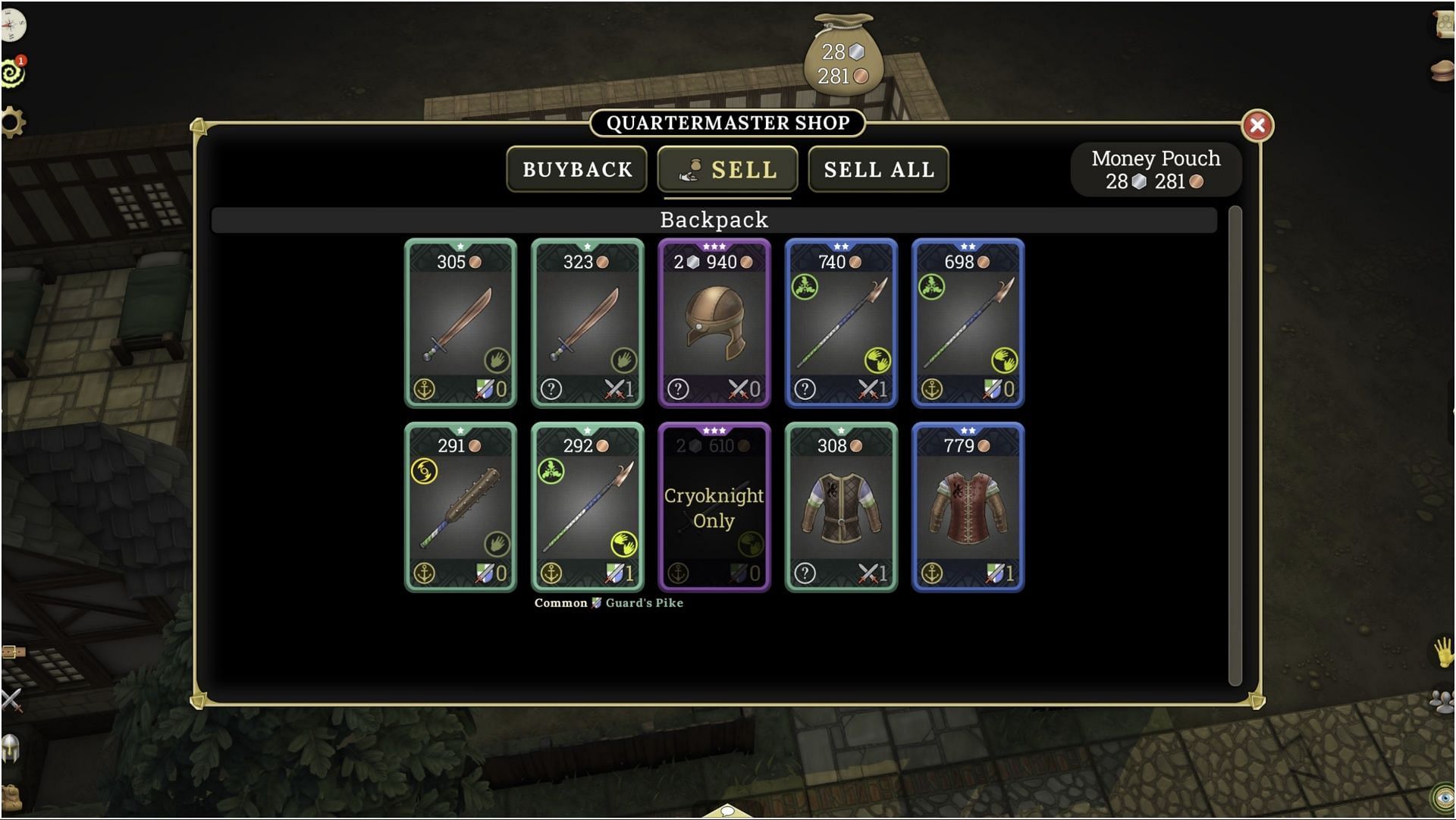Click the Cryoknight Only locked card
Image resolution: width=1456 pixels, height=820 pixels.
click(714, 507)
